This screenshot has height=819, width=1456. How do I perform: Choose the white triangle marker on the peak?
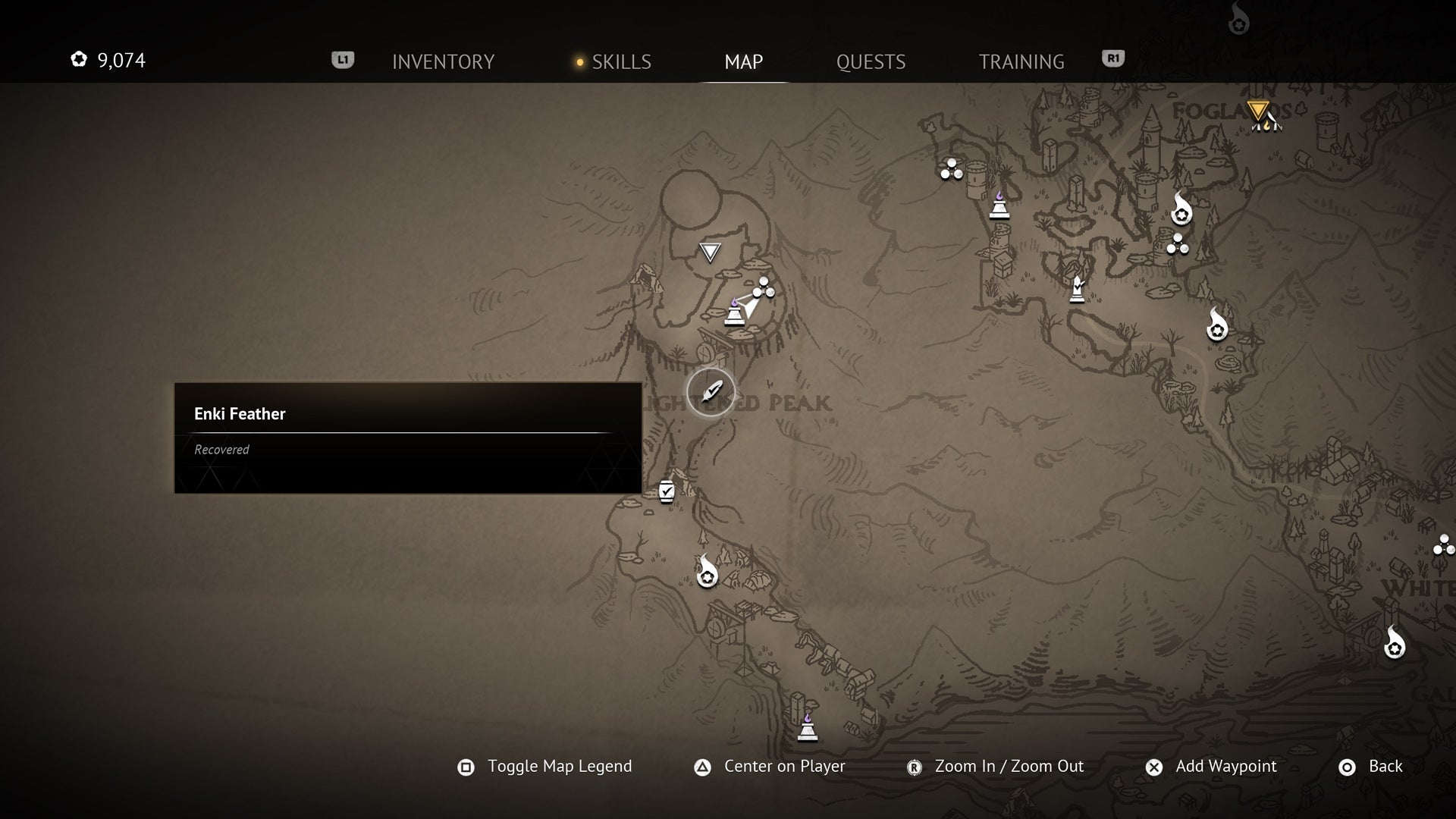click(x=710, y=252)
